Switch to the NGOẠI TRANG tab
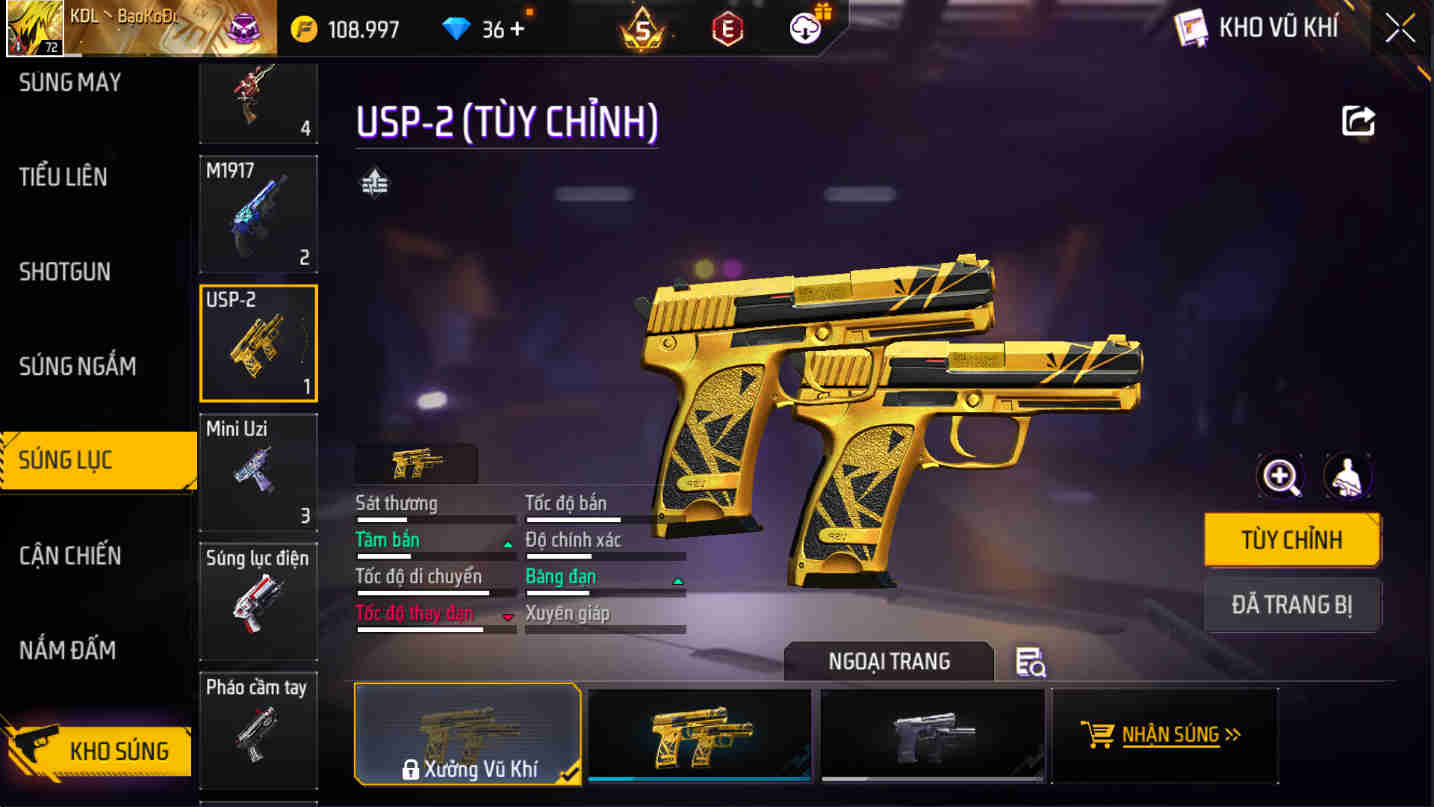 [x=888, y=660]
